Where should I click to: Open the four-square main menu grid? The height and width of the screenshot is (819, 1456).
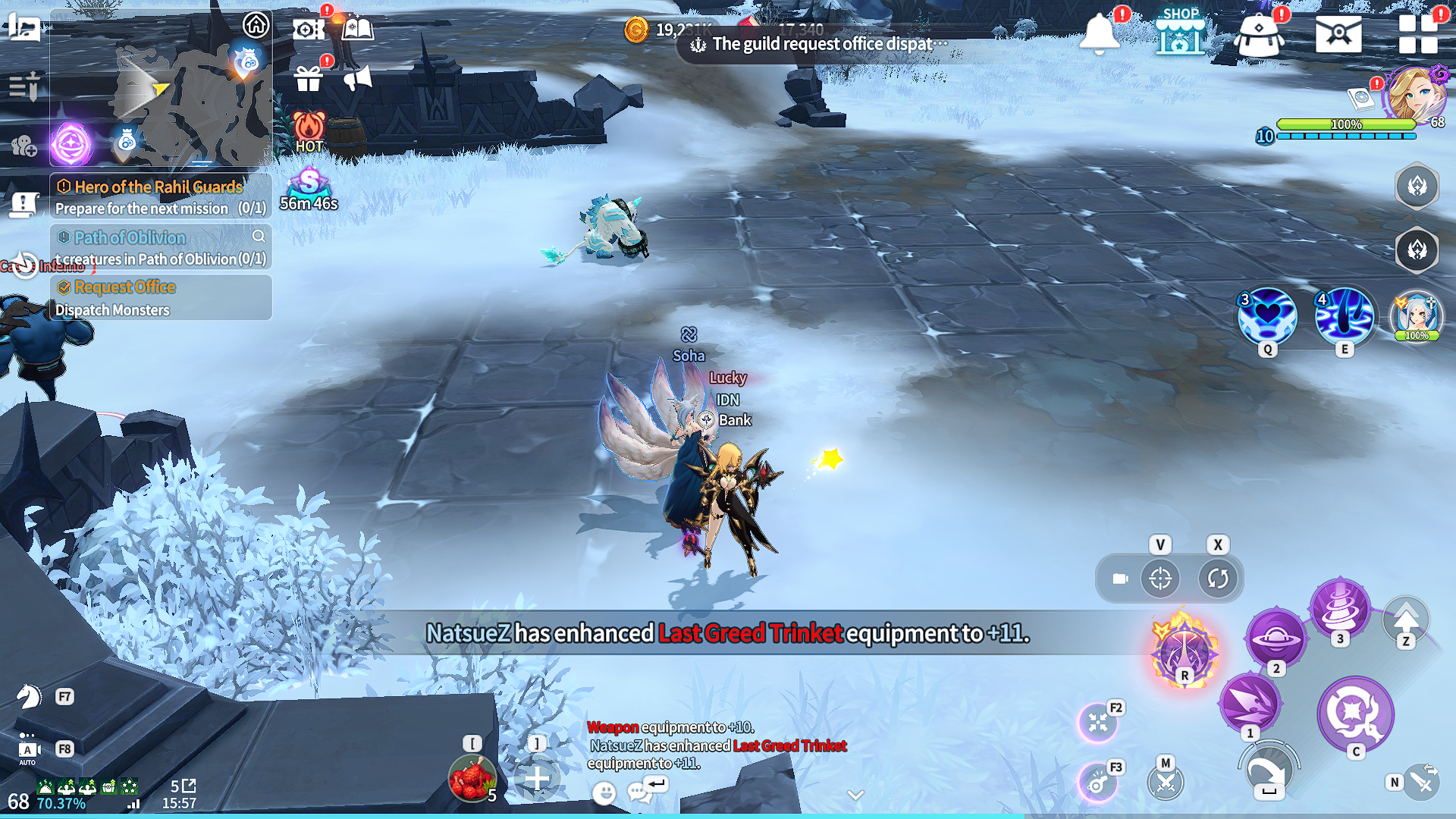pos(1417,34)
